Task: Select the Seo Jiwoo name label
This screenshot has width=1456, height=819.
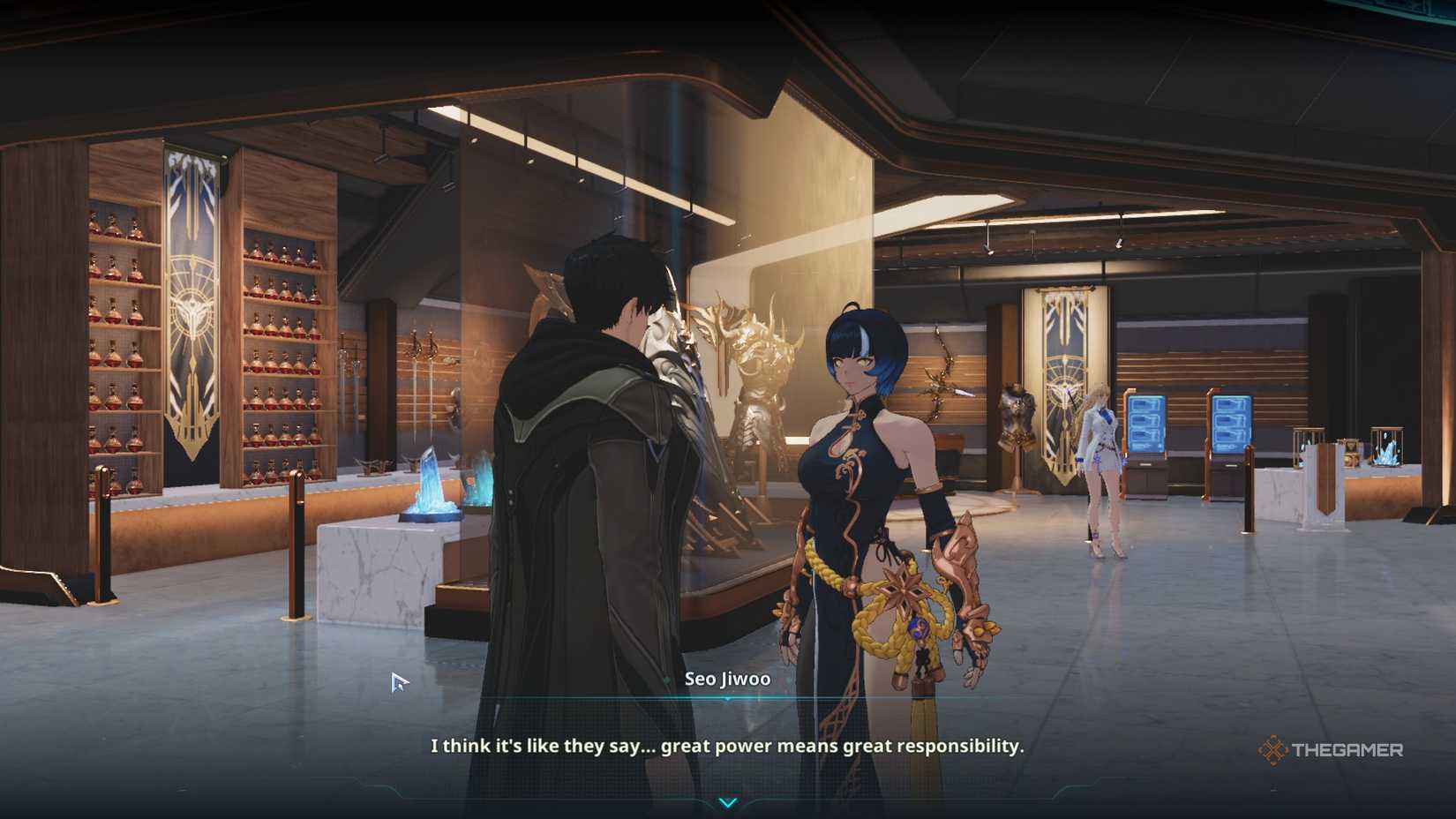Action: 728,680
